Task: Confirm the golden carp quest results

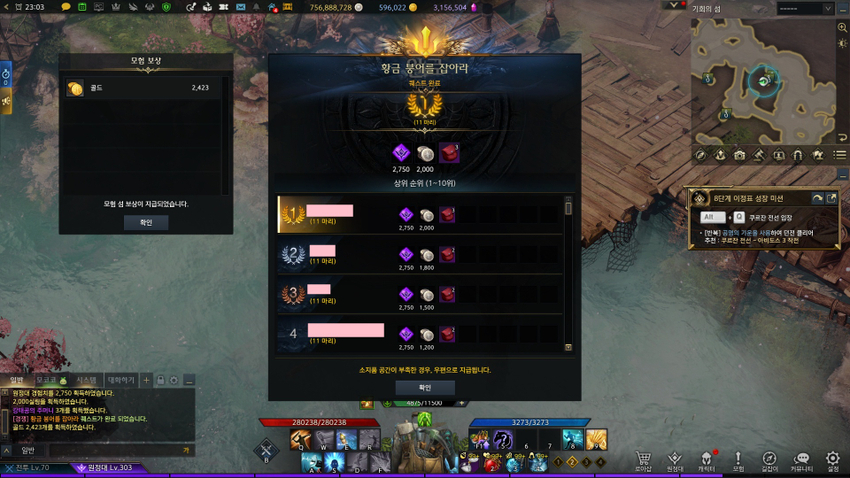Action: point(425,388)
